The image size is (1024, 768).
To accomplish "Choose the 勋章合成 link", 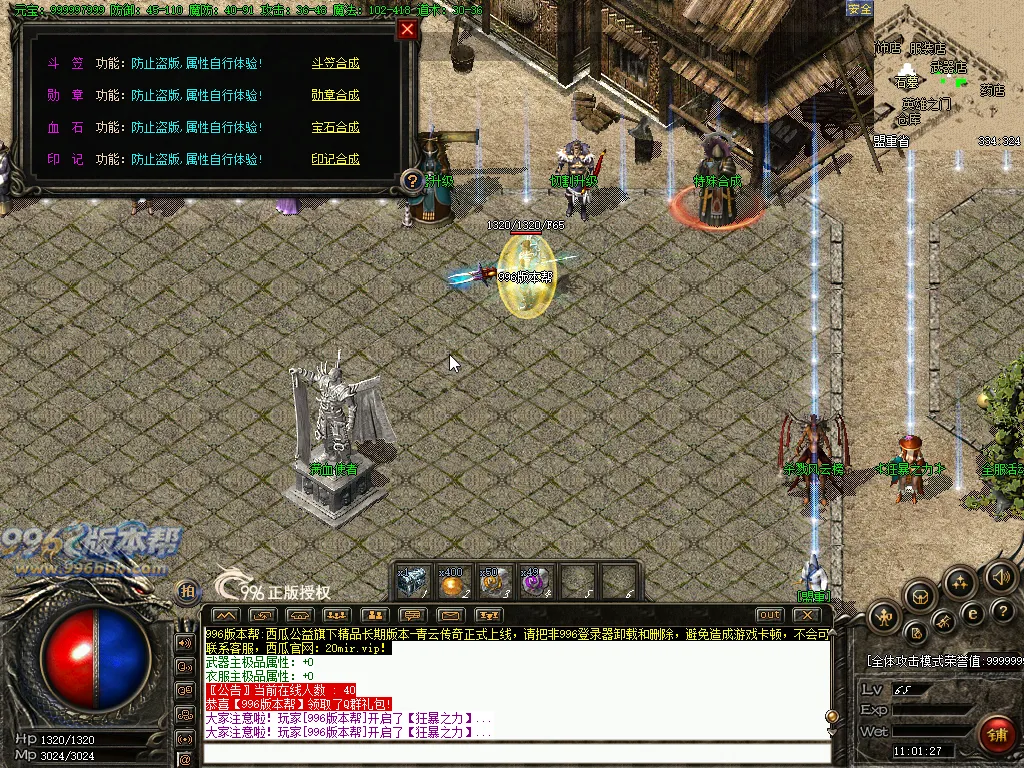I will 335,95.
